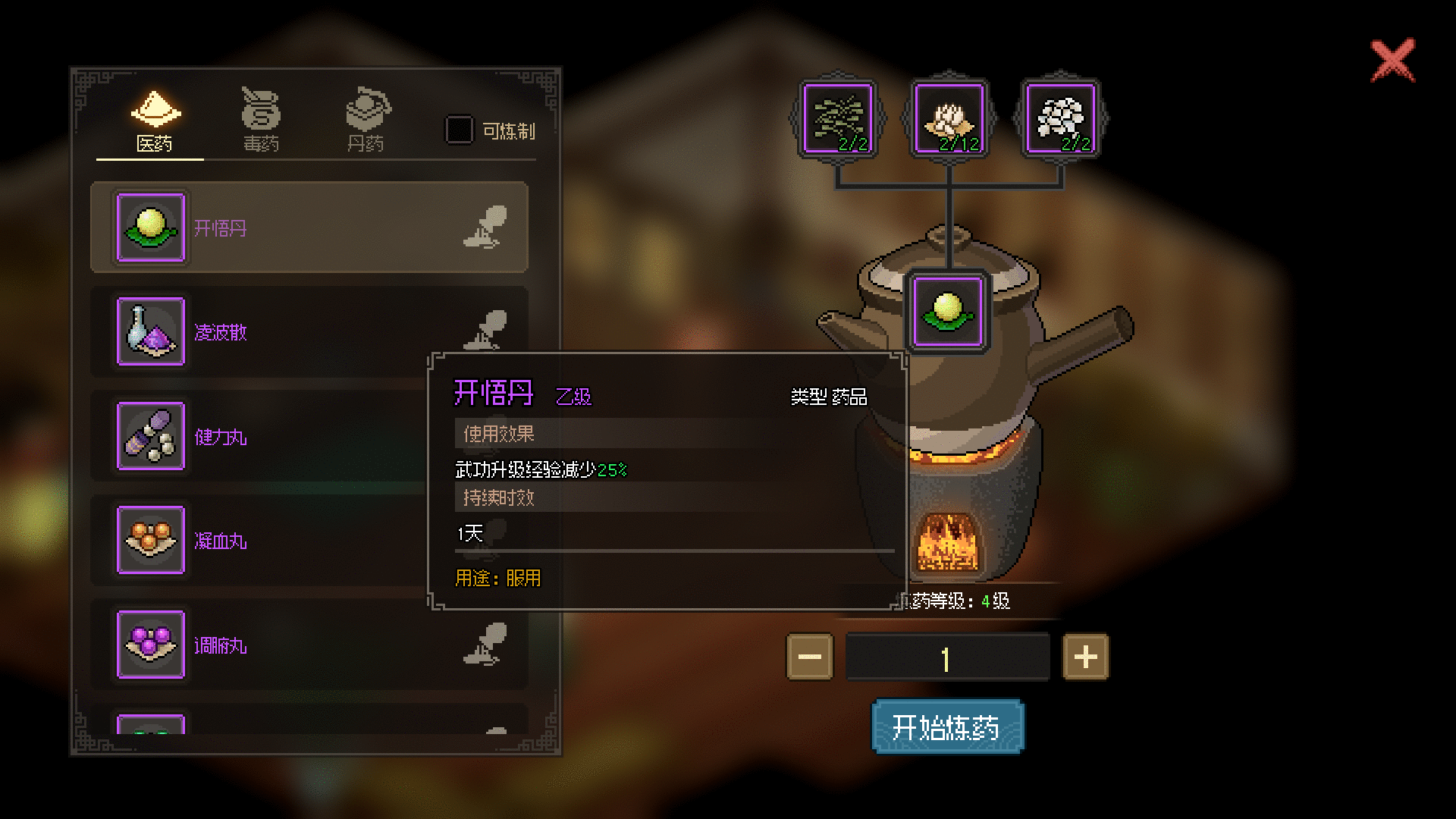1456x819 pixels.
Task: Select the 调腑丸 recipe icon
Action: tap(149, 646)
